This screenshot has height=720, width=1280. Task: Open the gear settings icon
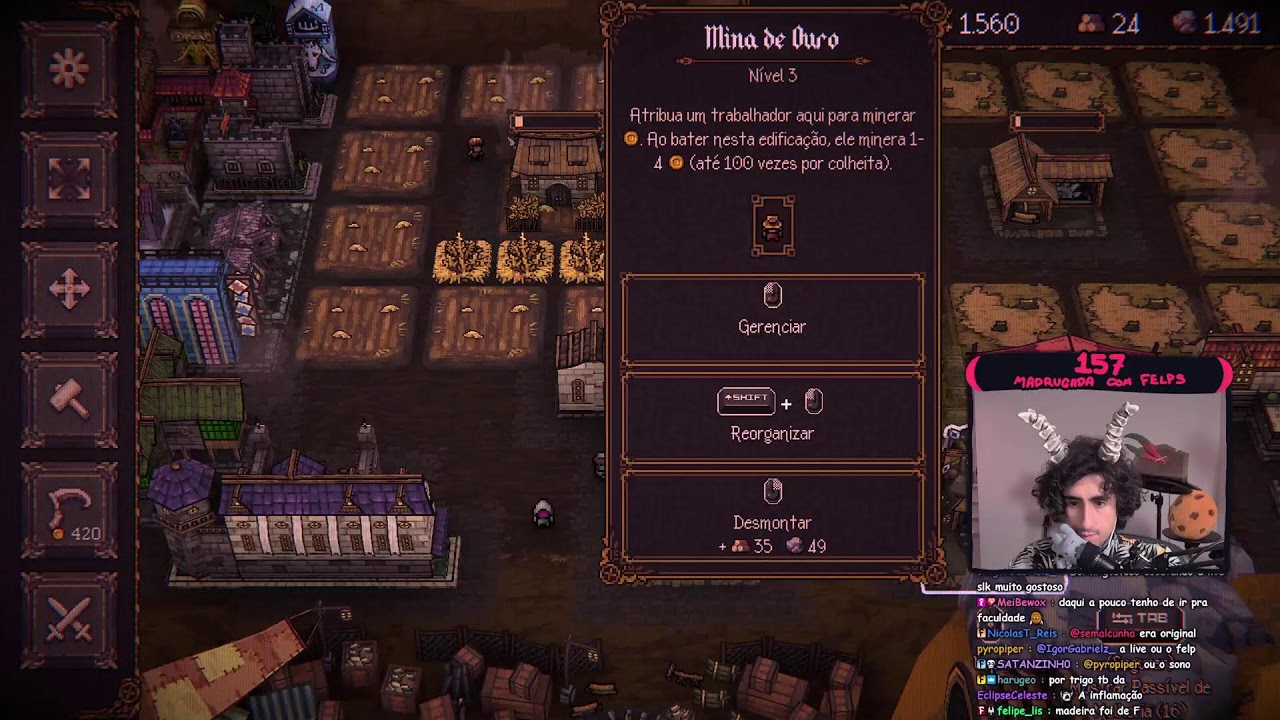point(69,68)
